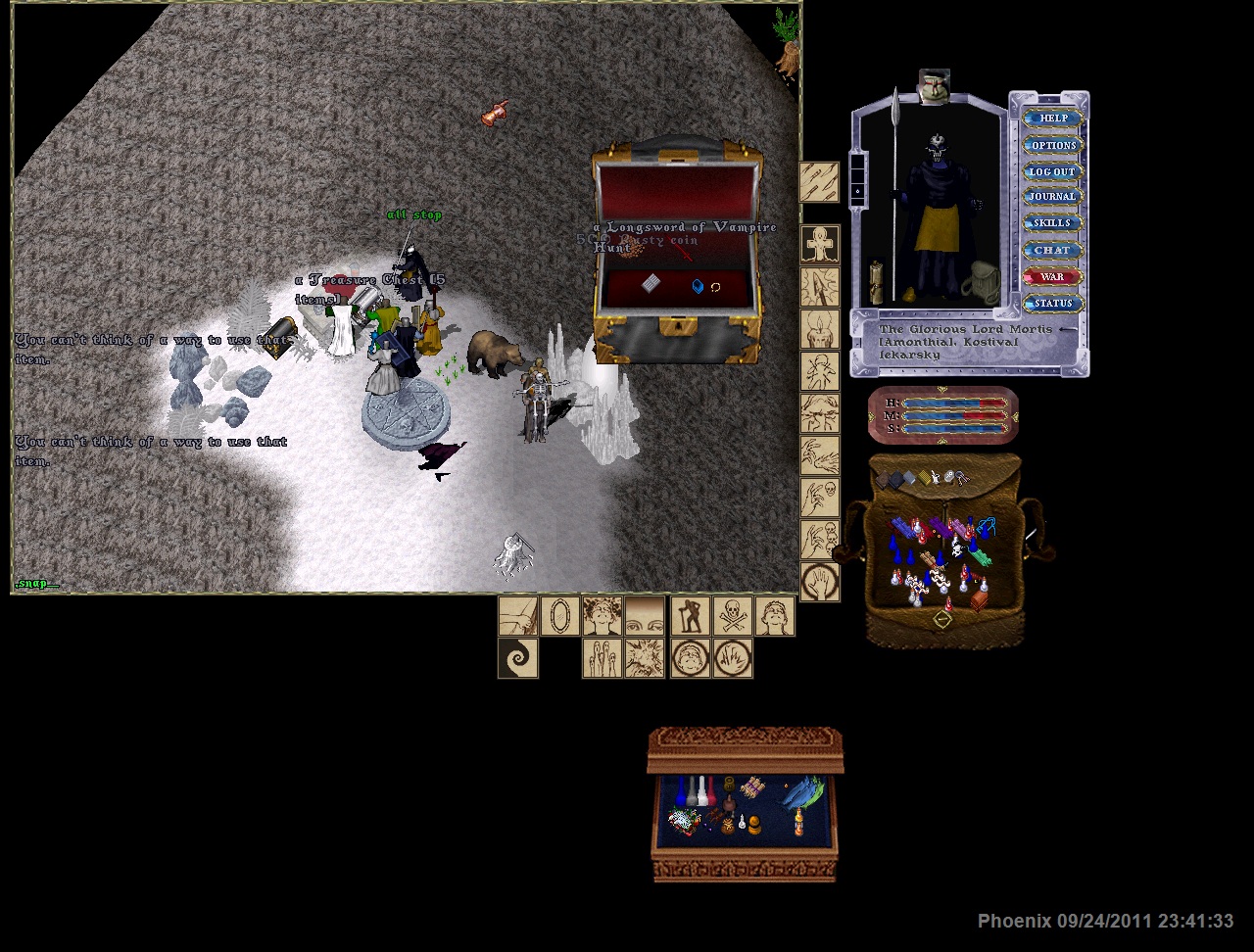The image size is (1254, 952).
Task: Cast the skull and crossbones spell icon
Action: tap(732, 616)
